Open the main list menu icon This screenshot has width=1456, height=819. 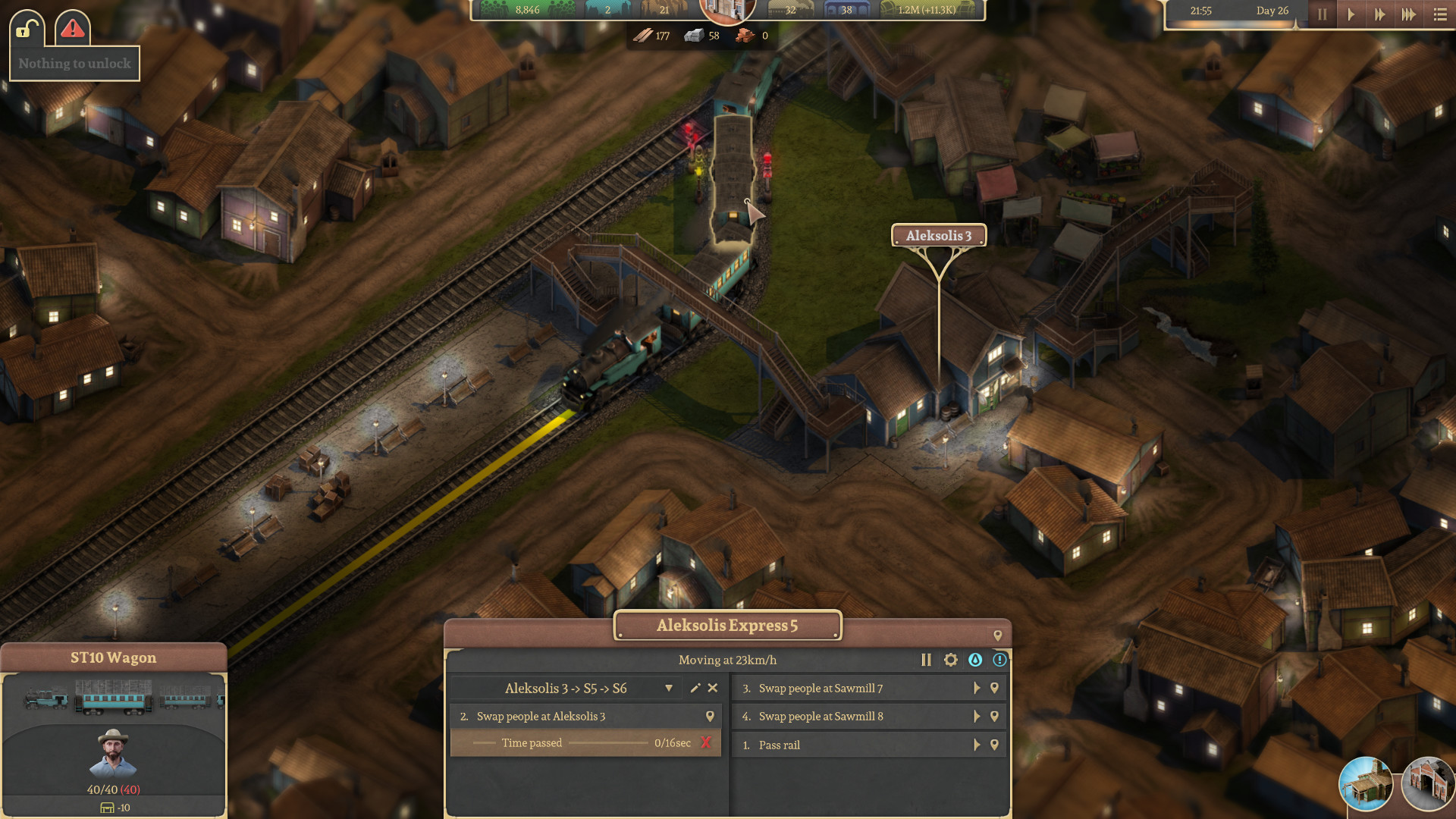coord(1440,14)
